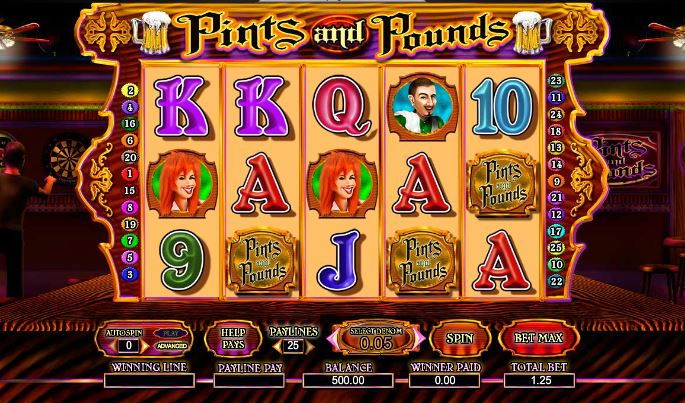Screen dimensions: 685x403
Task: Select payline marker number 2
Action: point(129,90)
